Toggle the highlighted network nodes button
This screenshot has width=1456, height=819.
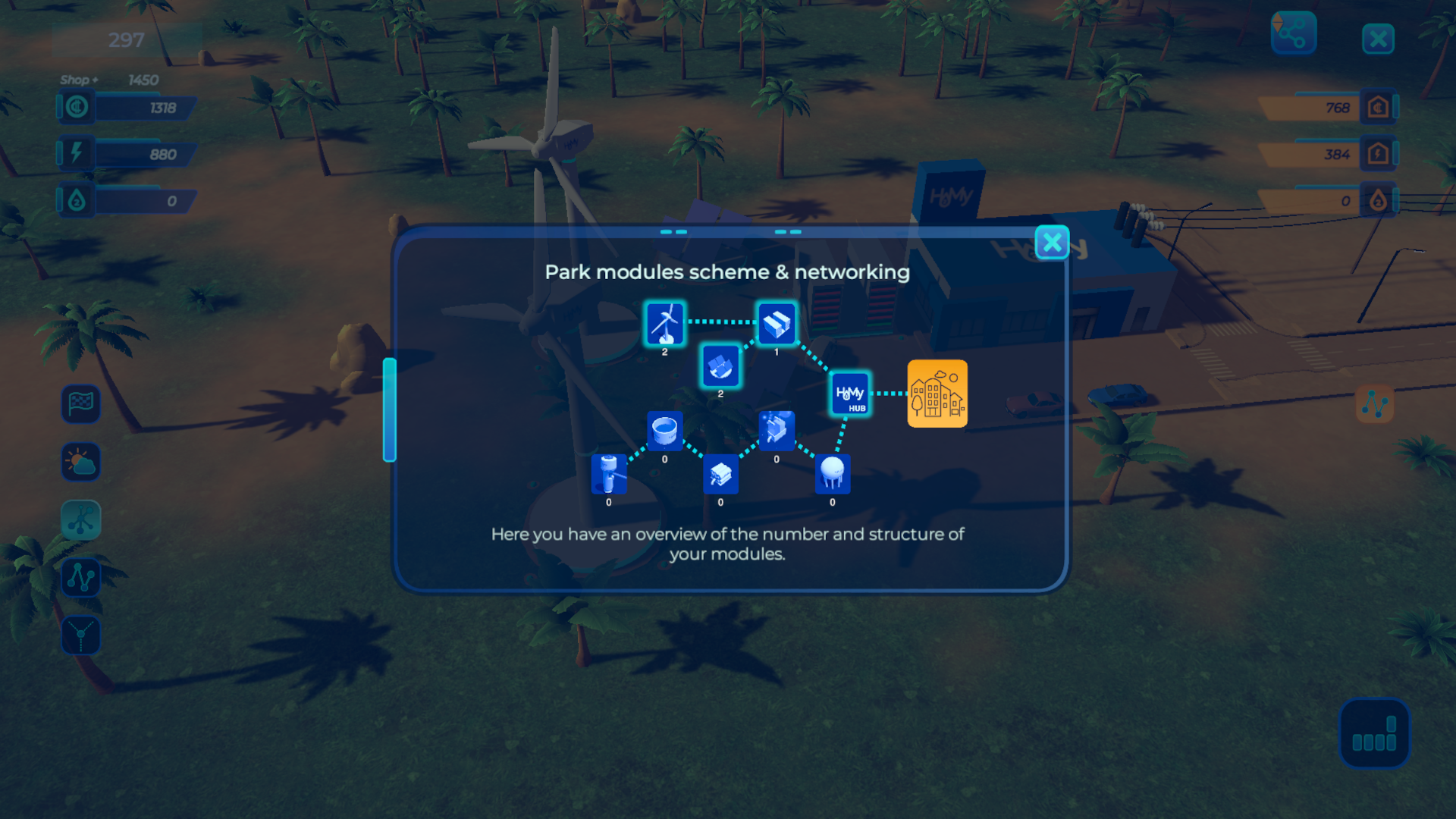(81, 520)
